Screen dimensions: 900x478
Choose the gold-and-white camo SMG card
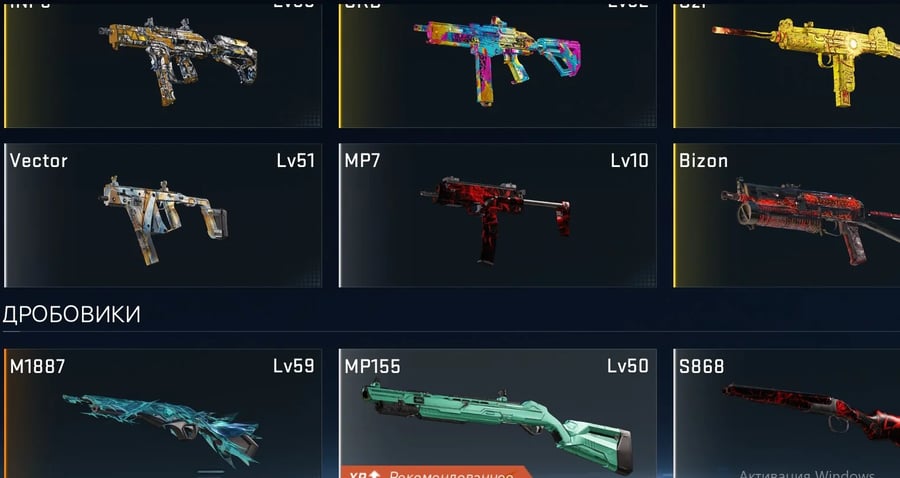click(163, 62)
